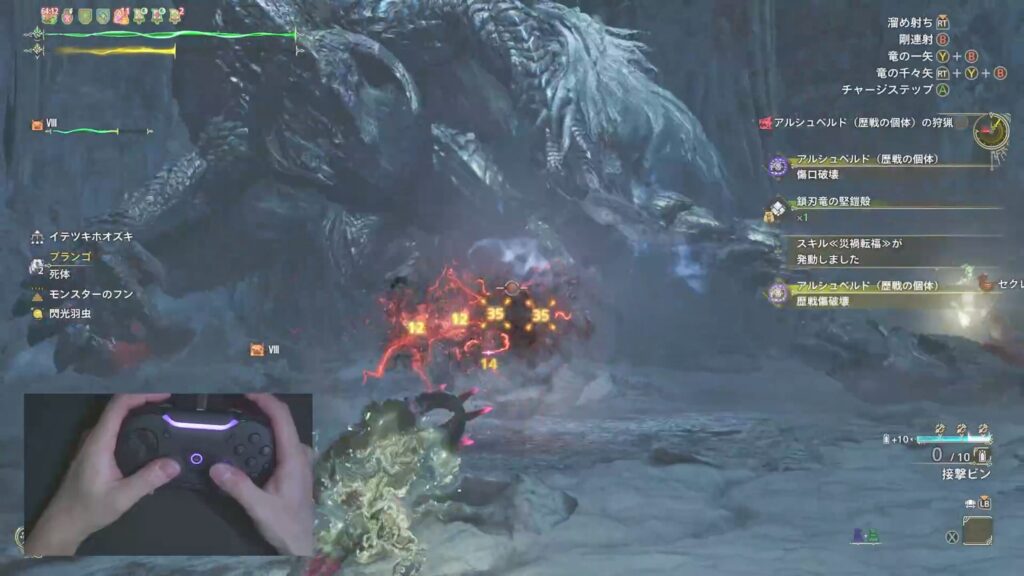Open the empty item slot box
The height and width of the screenshot is (576, 1024).
coord(977,531)
